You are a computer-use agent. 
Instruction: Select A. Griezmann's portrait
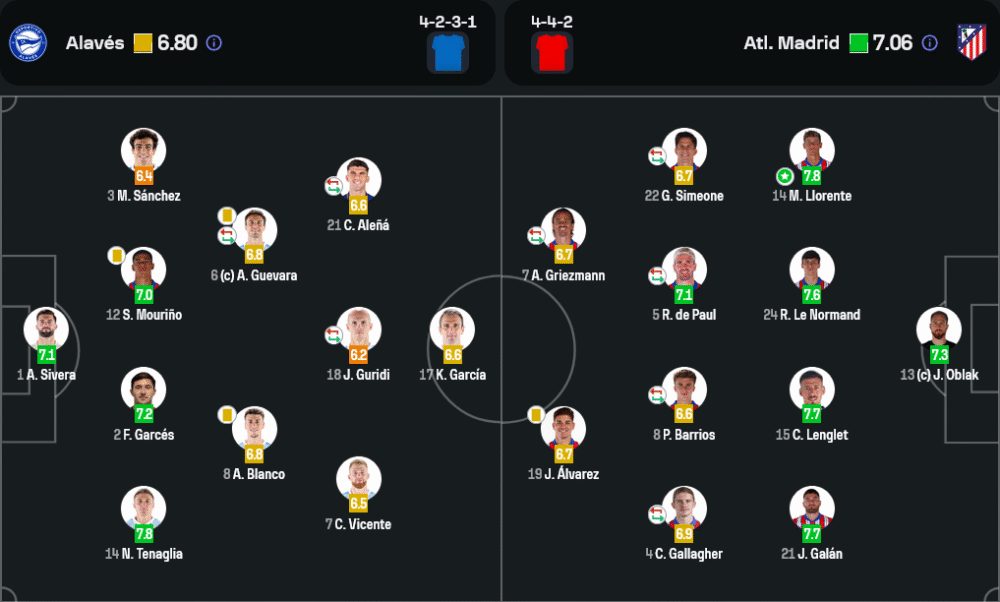coord(563,230)
